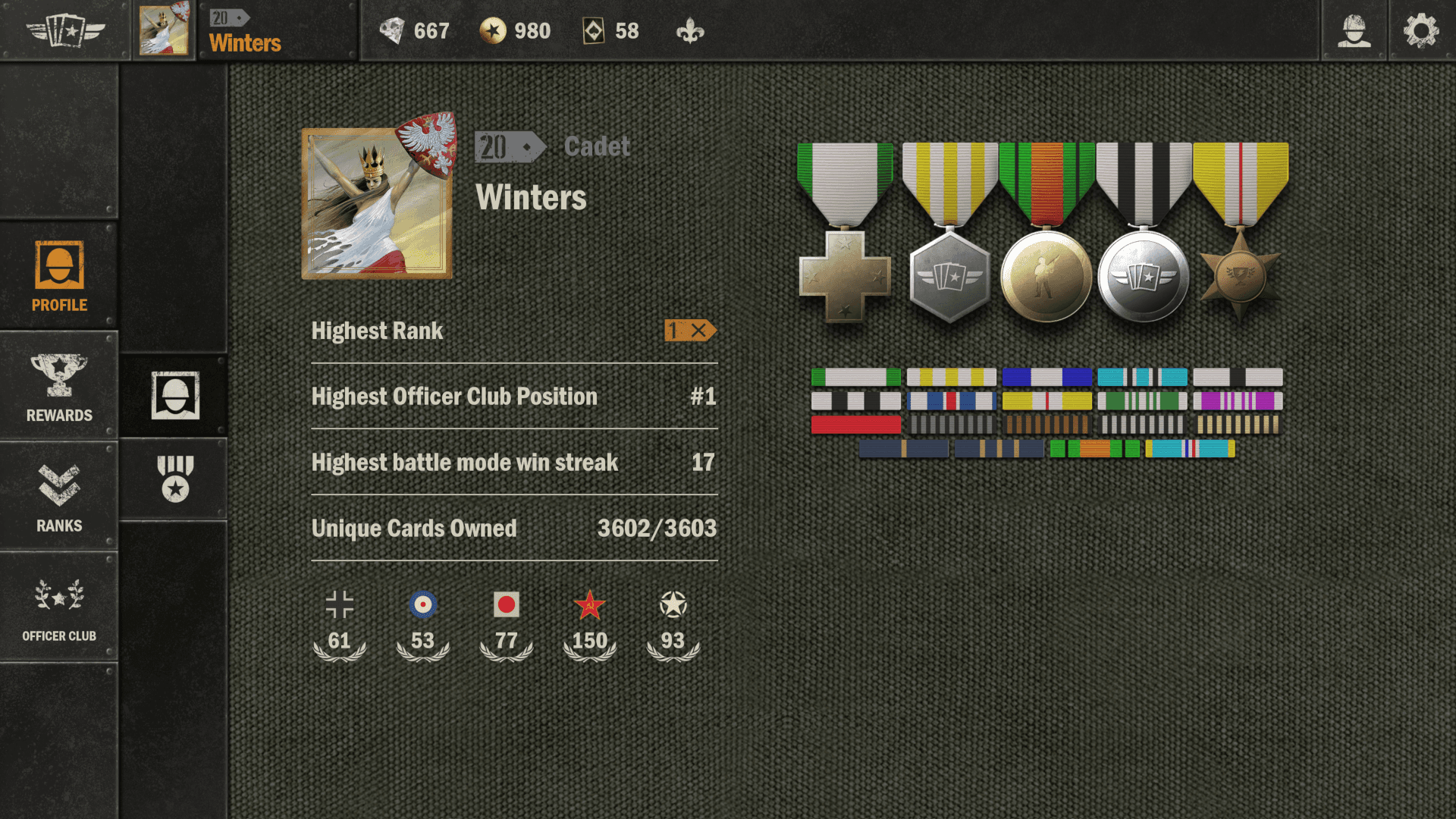Open the fleur-de-lis icon in top bar
The height and width of the screenshot is (819, 1456).
pyautogui.click(x=690, y=31)
